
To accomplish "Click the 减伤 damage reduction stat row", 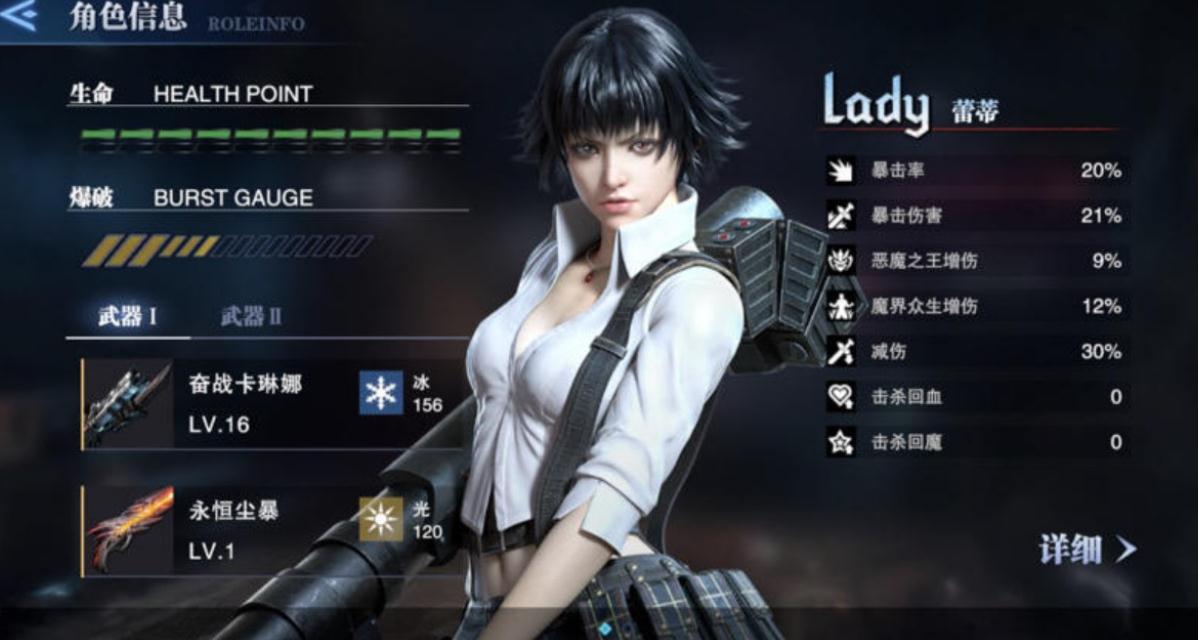I will pos(975,352).
